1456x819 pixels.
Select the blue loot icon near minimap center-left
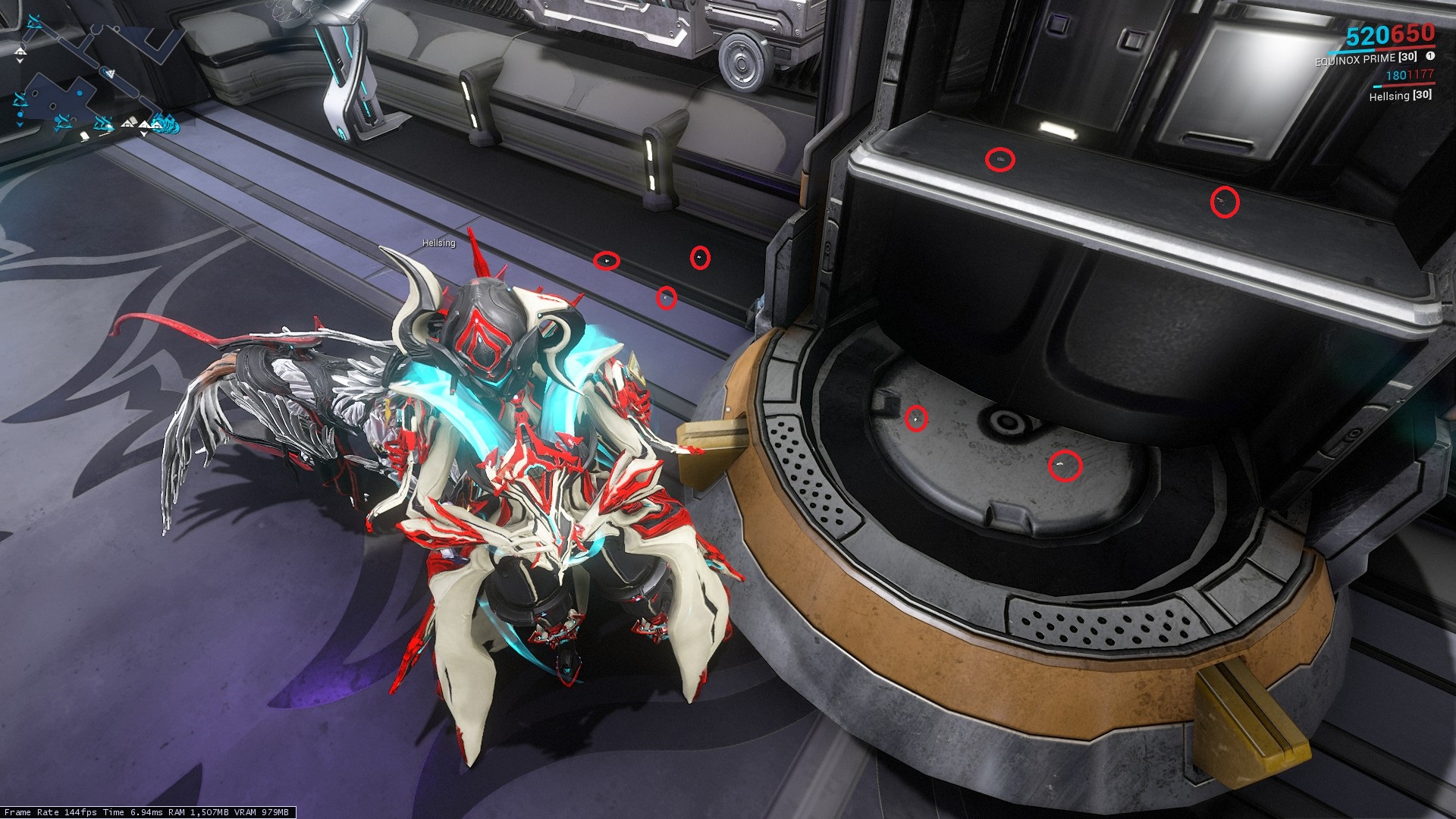(22, 99)
